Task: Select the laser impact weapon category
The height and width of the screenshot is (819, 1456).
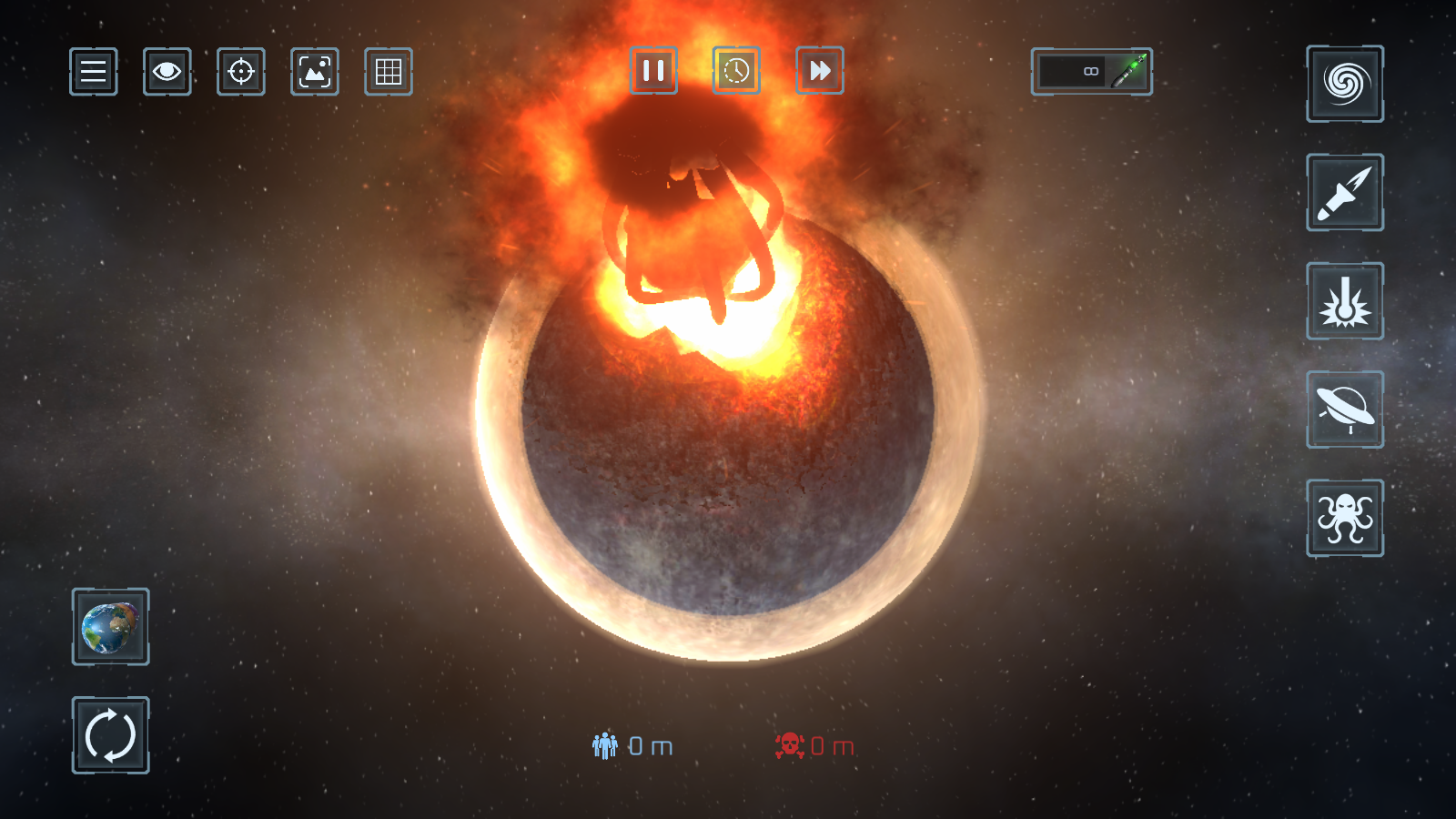Action: (x=1345, y=301)
